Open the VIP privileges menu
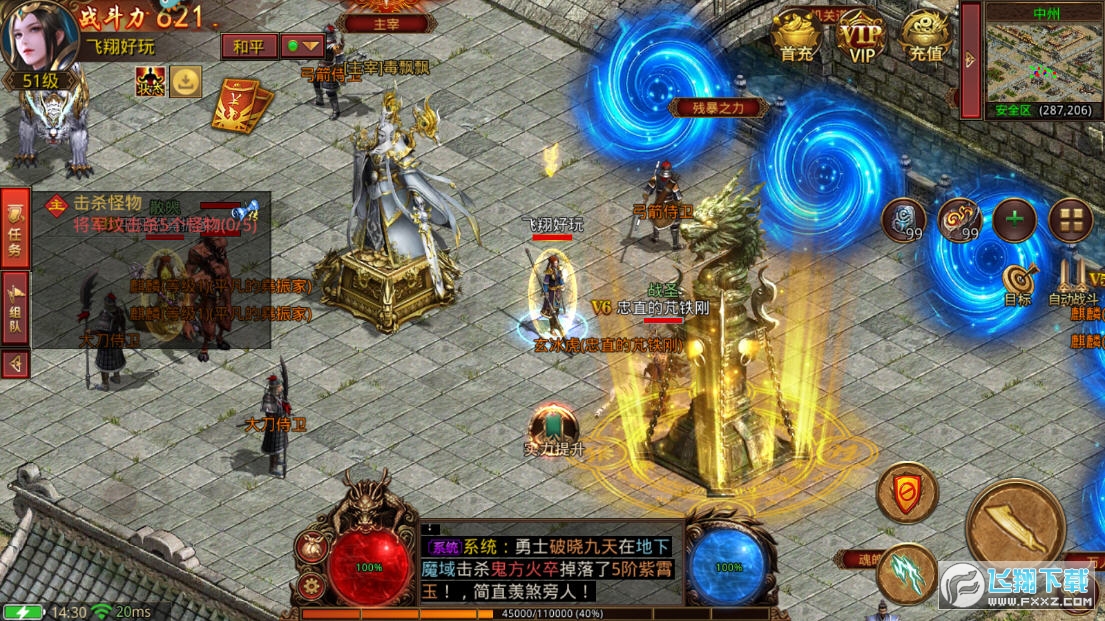Screen dimensions: 1105x621 point(861,37)
